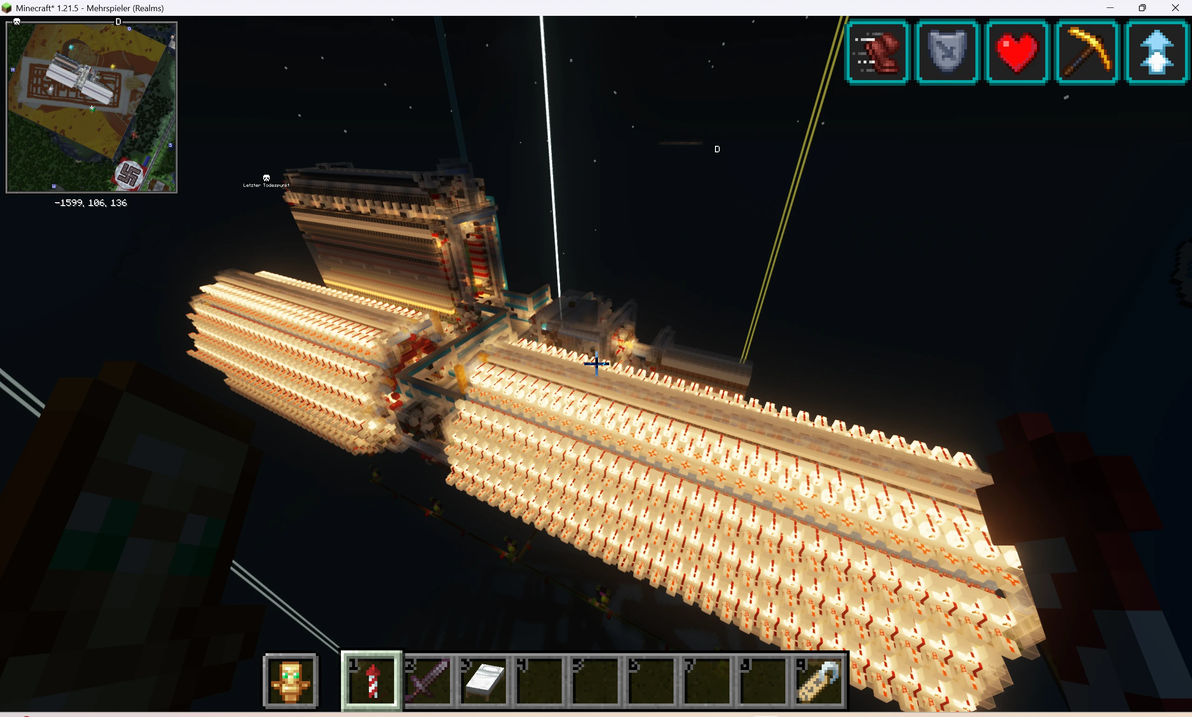The image size is (1192, 717).
Task: Select the Haste golden pickaxe effect icon
Action: [x=1087, y=52]
